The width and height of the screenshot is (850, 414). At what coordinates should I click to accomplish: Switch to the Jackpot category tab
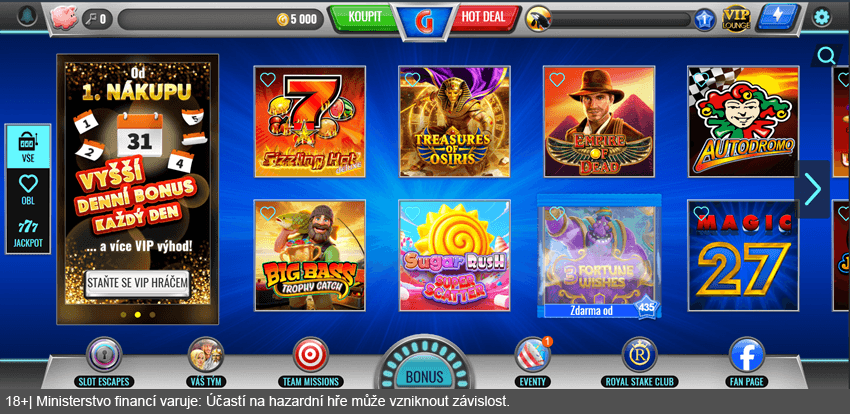click(x=28, y=235)
